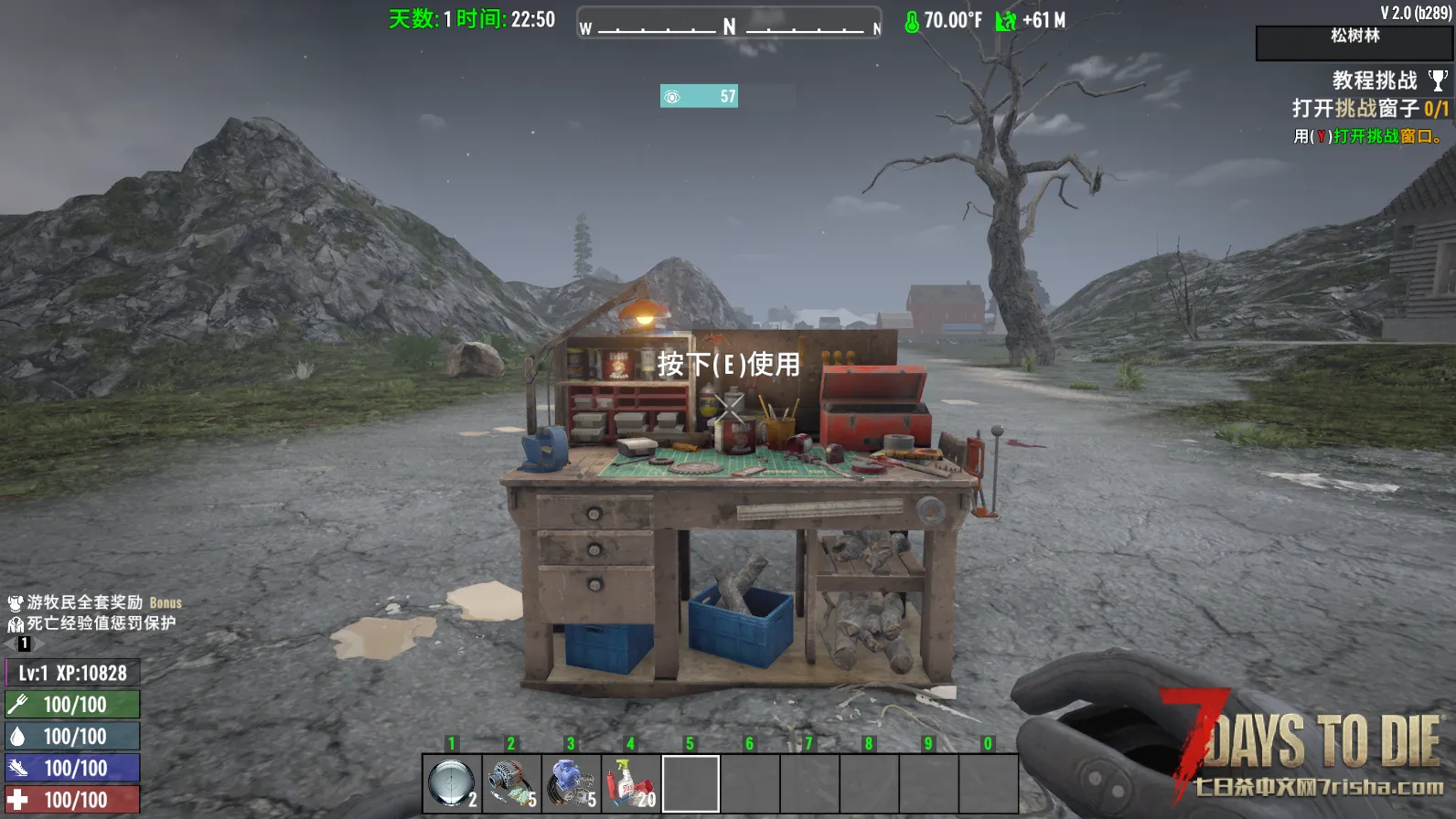Go to next buff page arrow
Image resolution: width=1456 pixels, height=819 pixels.
(37, 643)
